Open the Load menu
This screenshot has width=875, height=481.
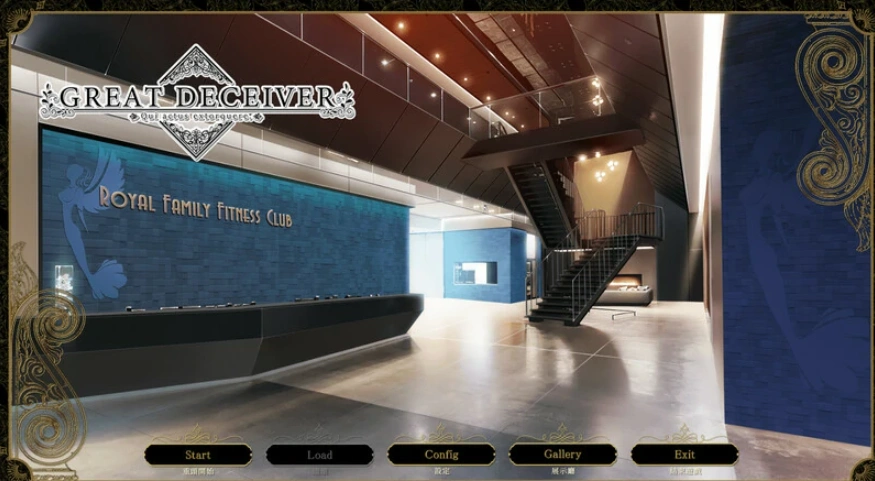point(319,455)
